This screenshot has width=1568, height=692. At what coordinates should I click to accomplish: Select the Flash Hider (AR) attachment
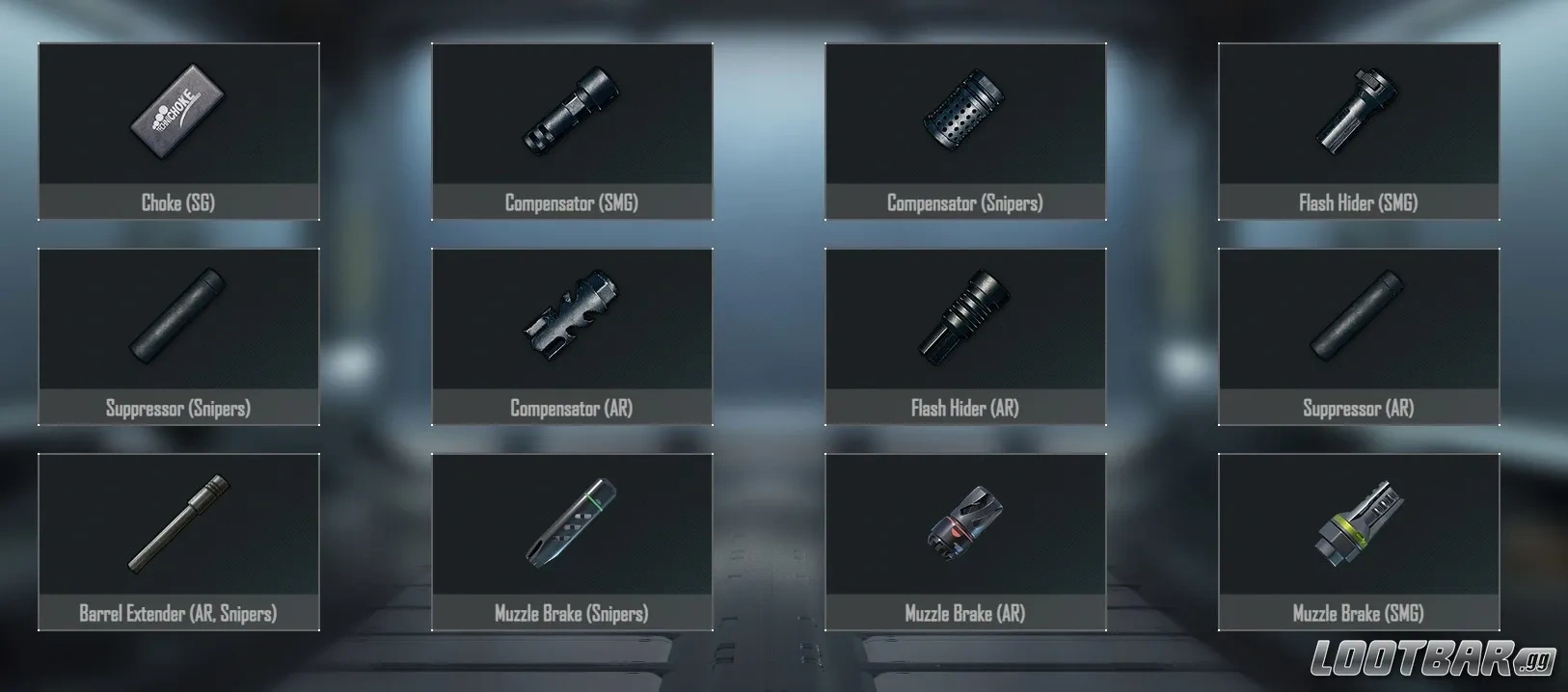(x=965, y=336)
